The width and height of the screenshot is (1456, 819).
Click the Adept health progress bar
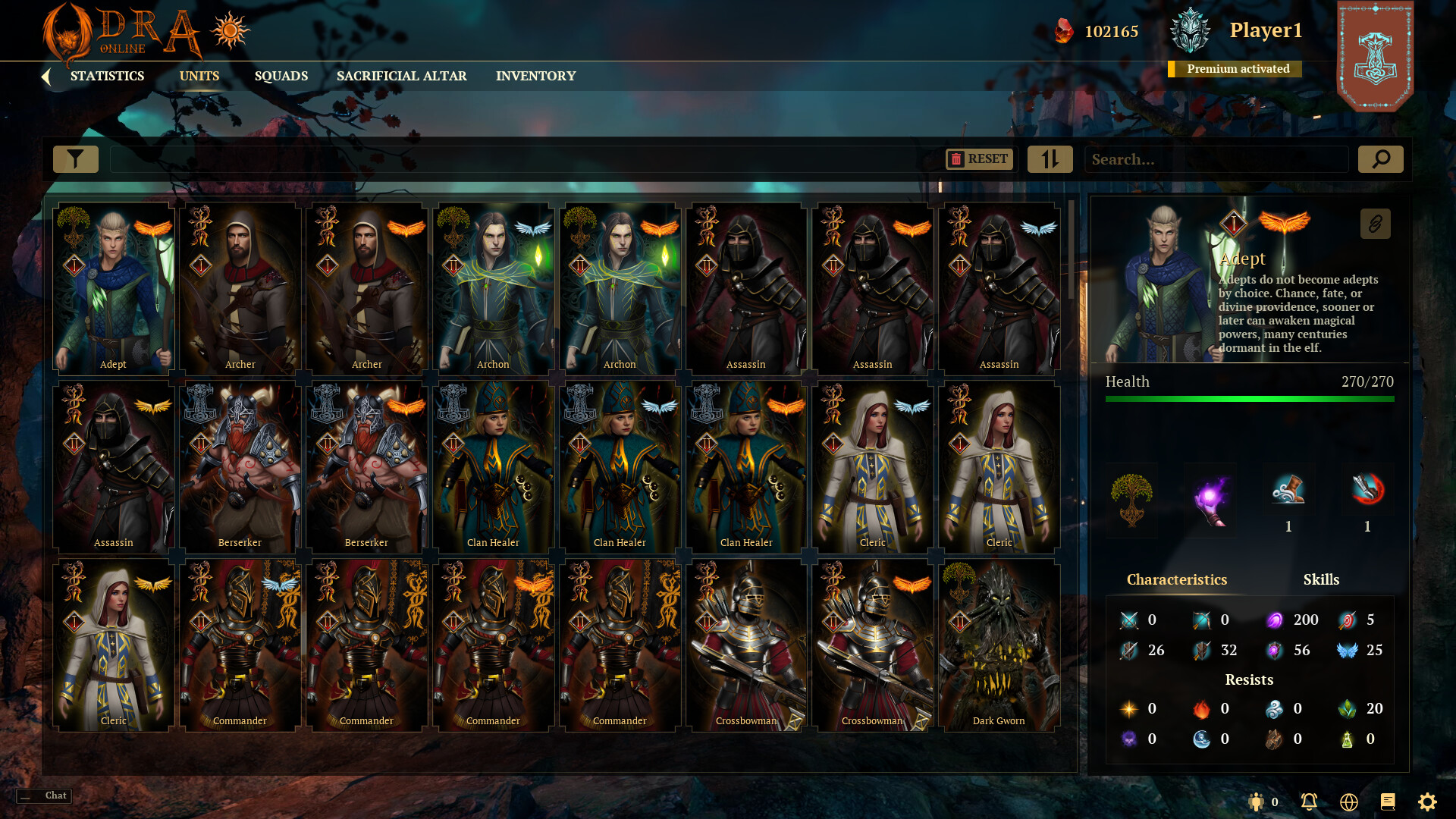coord(1250,400)
